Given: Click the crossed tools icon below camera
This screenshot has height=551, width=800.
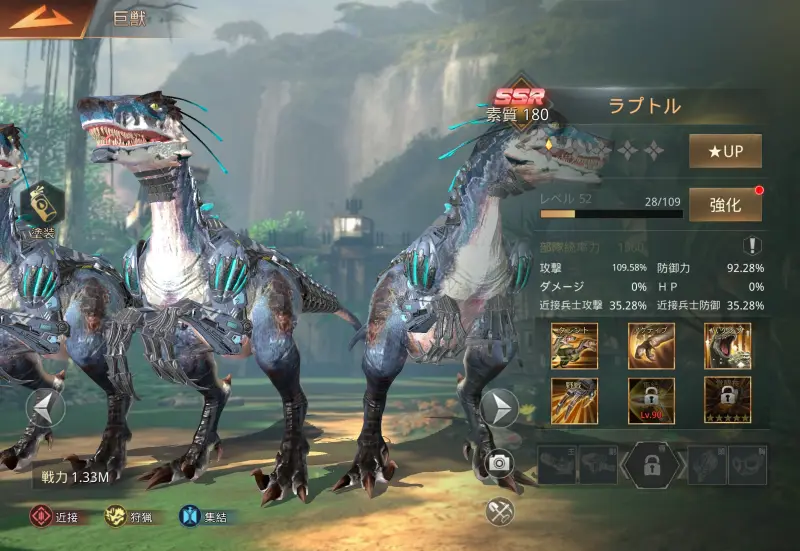Looking at the screenshot, I should tap(500, 512).
